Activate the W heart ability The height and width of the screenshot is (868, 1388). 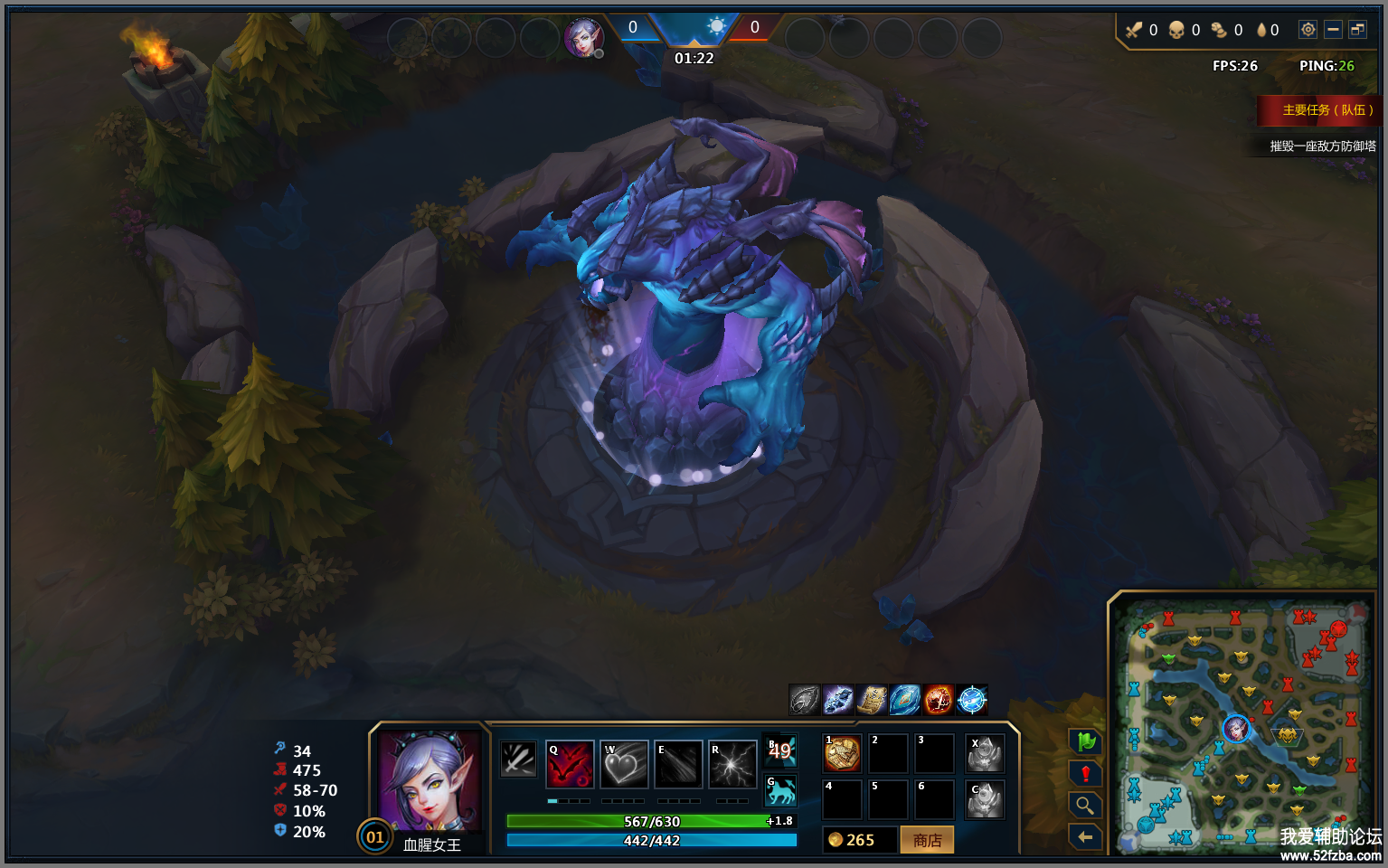[x=624, y=765]
